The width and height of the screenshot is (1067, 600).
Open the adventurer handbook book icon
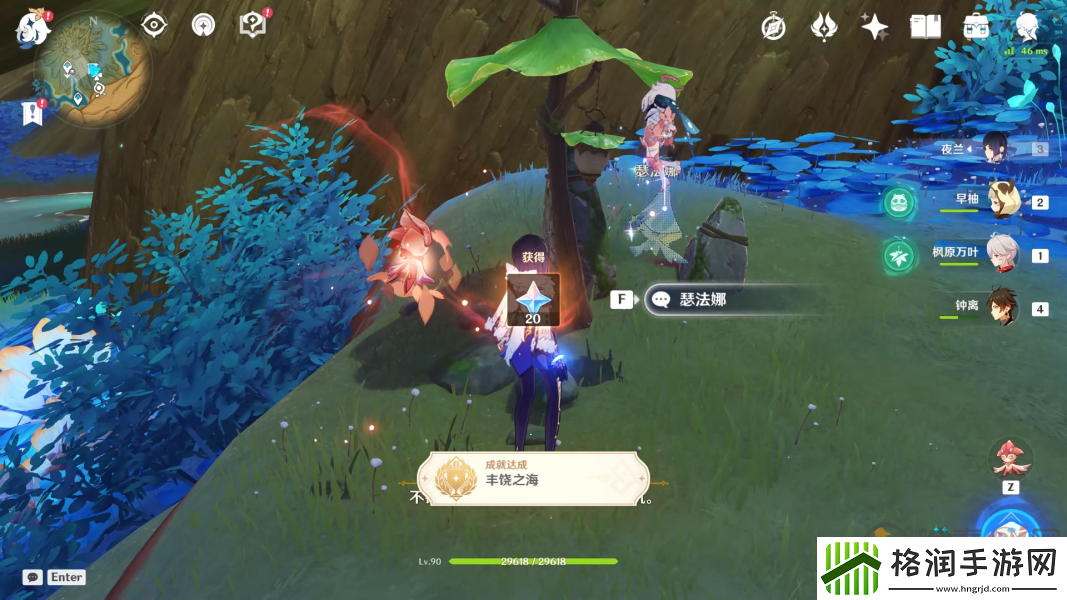pyautogui.click(x=925, y=27)
